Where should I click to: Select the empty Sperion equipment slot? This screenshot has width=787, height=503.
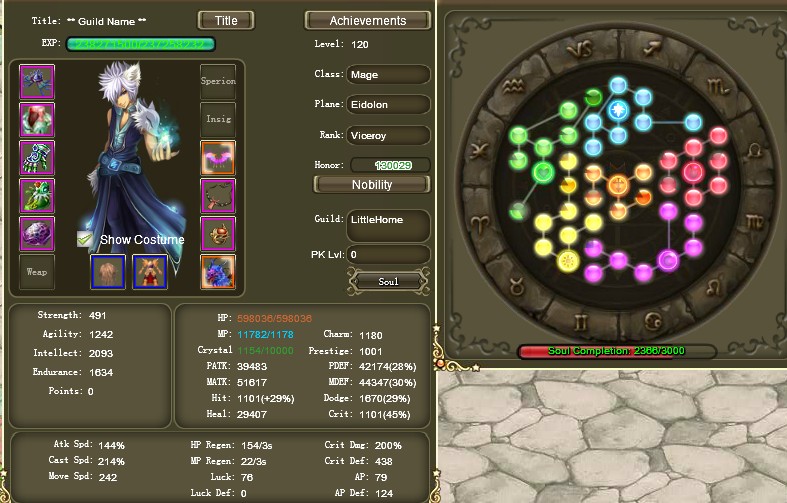point(218,82)
